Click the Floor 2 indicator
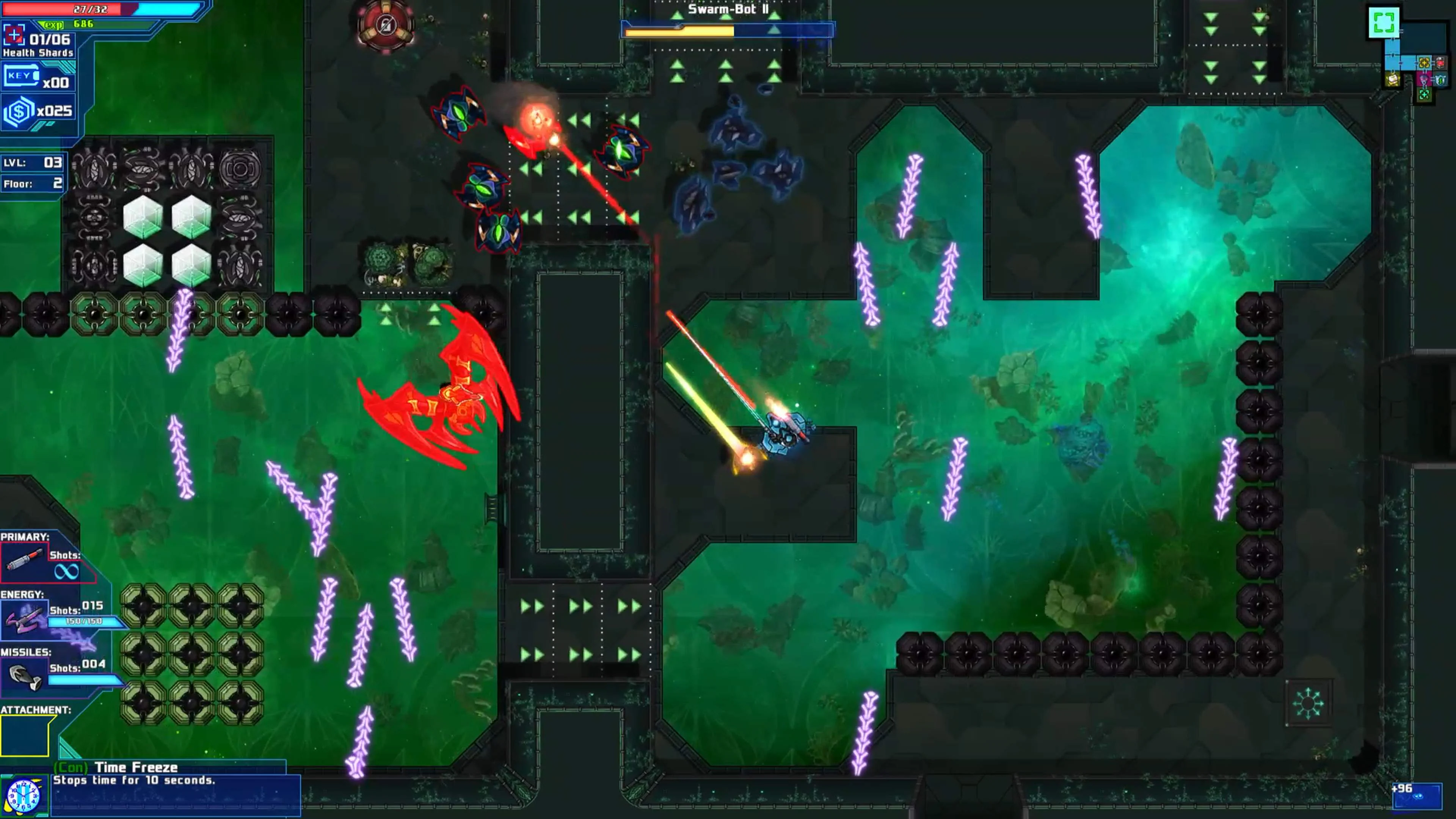The height and width of the screenshot is (819, 1456). (31, 182)
